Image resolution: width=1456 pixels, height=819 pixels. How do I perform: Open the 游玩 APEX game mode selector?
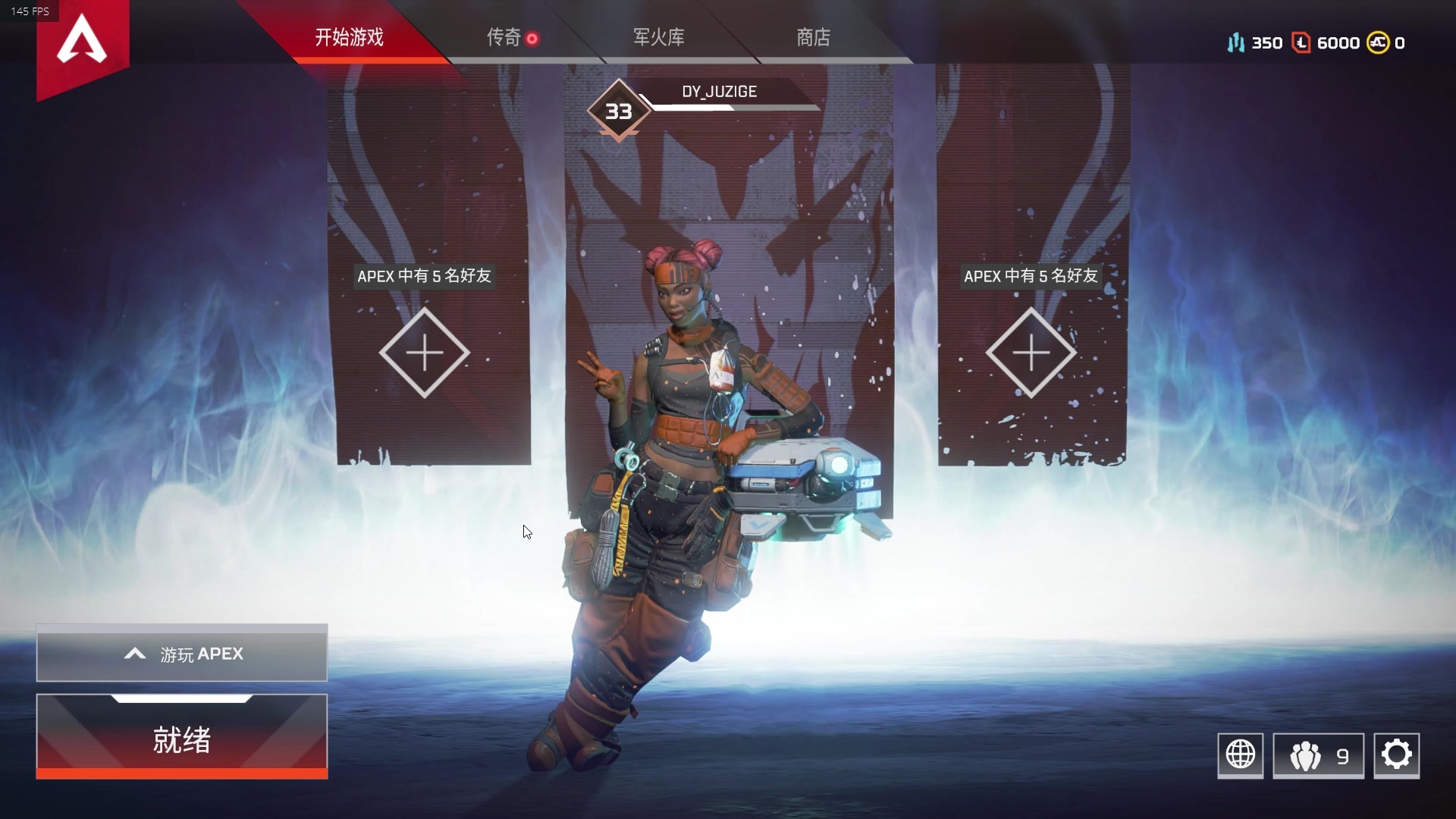pyautogui.click(x=181, y=654)
